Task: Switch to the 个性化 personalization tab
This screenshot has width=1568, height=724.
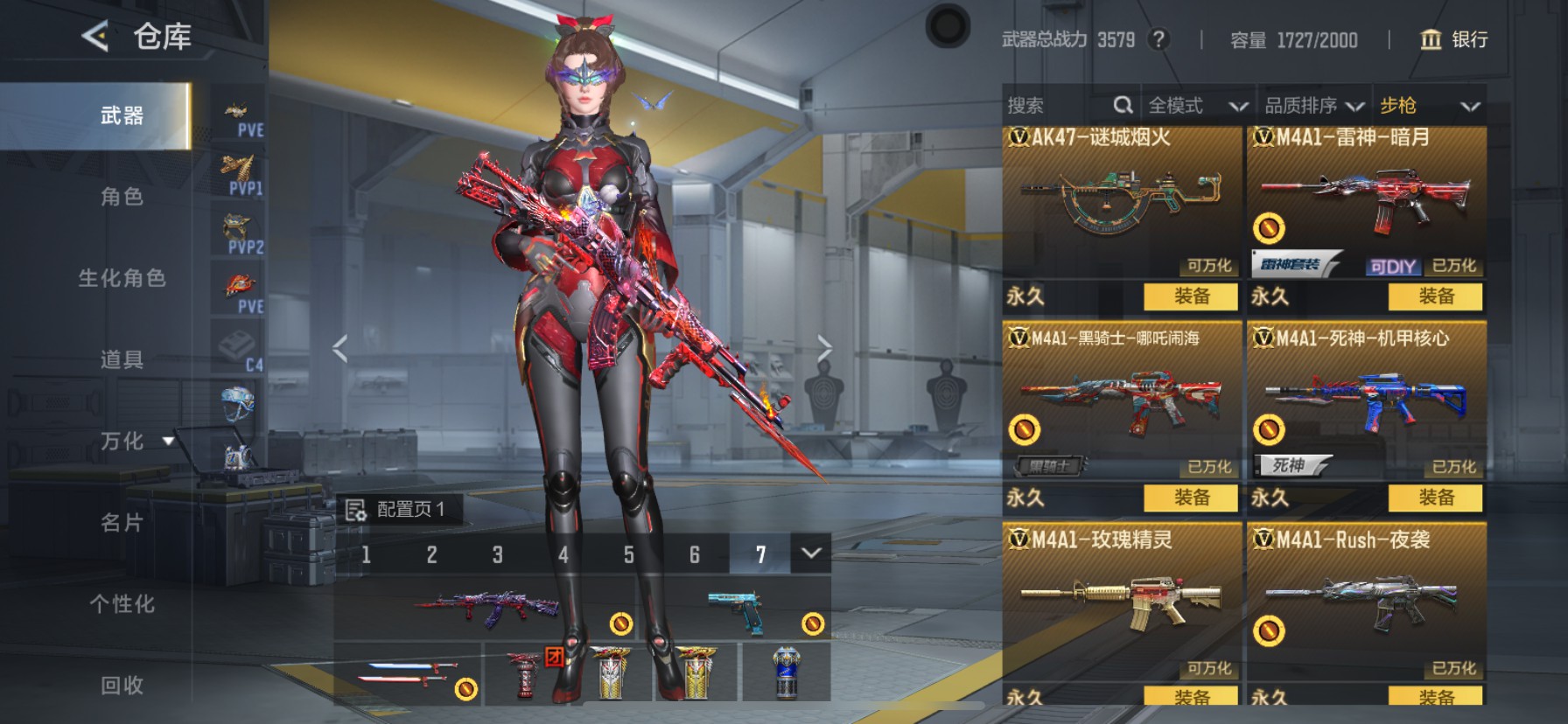Action: [122, 604]
